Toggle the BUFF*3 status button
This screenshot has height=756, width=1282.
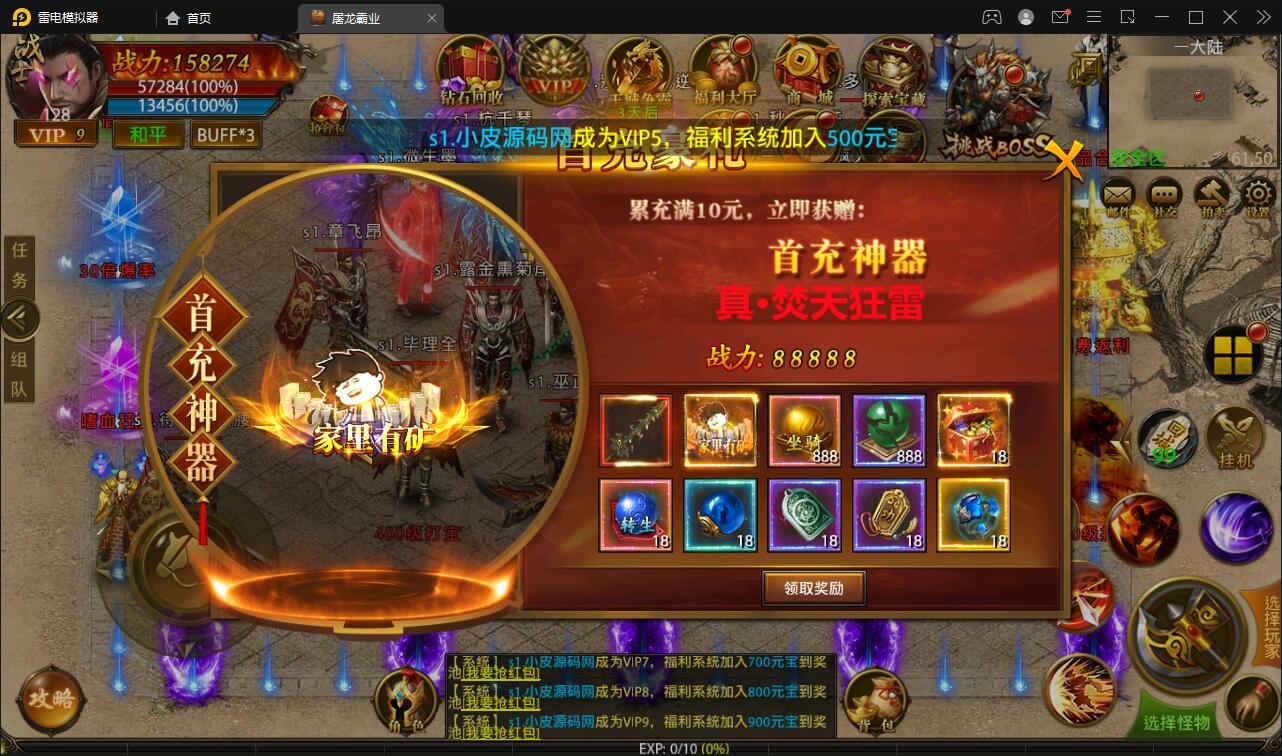click(226, 133)
